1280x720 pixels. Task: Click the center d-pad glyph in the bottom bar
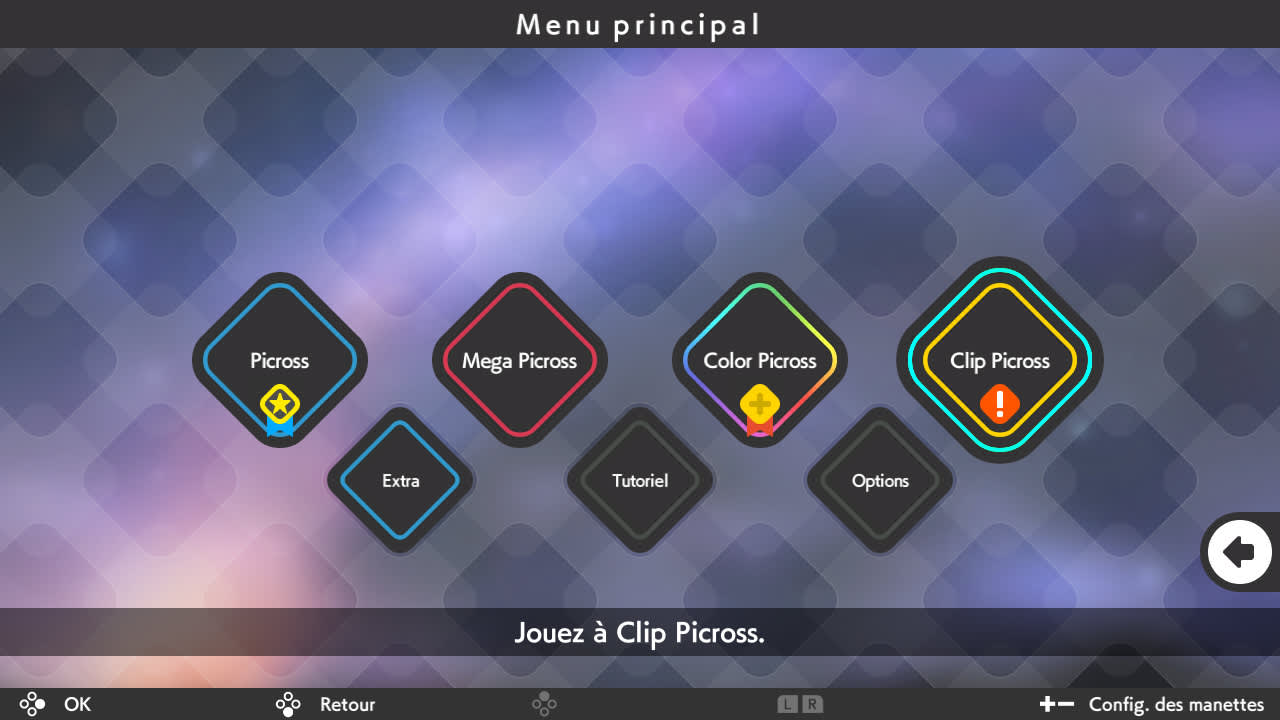pos(545,705)
